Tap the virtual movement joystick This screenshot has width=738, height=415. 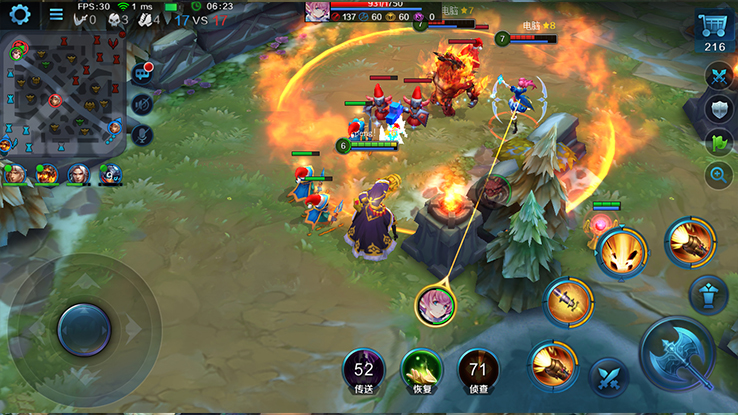pyautogui.click(x=84, y=328)
